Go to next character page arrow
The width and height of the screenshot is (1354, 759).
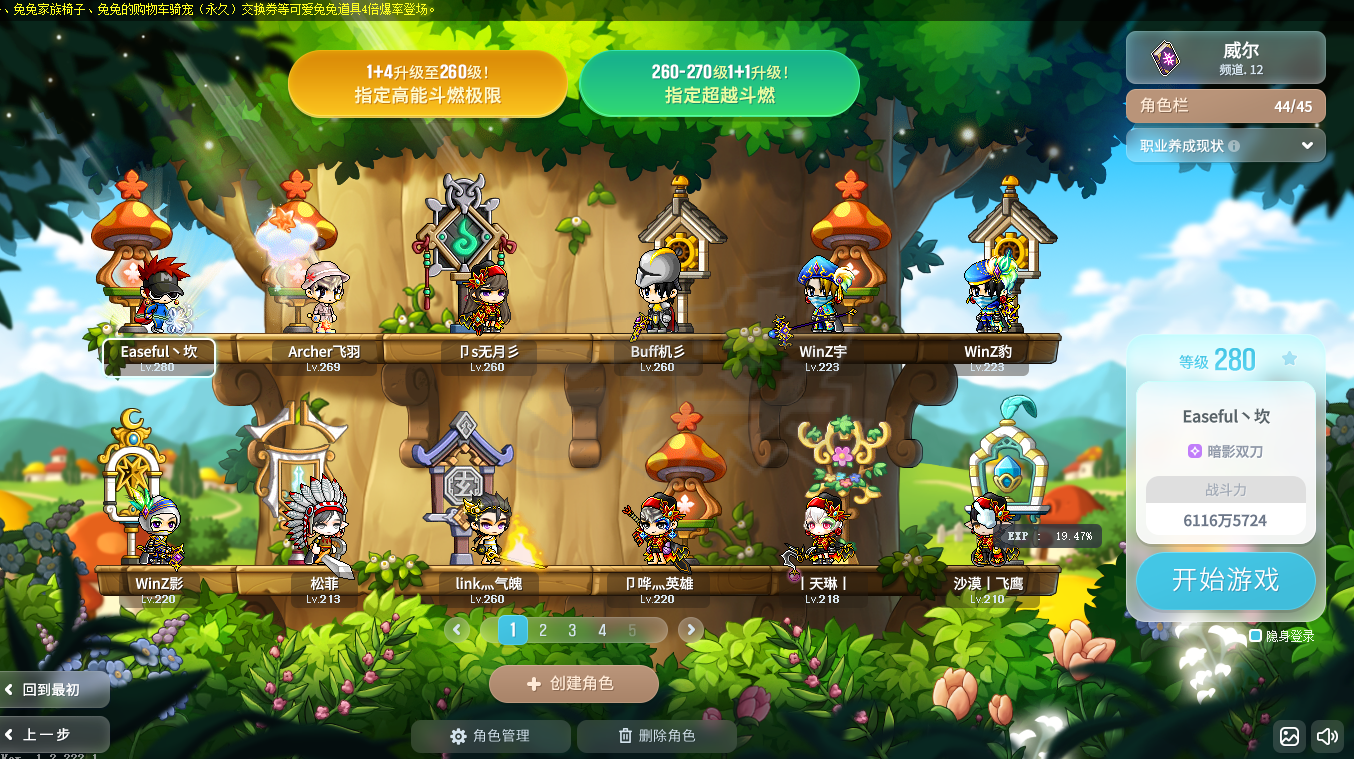[690, 630]
